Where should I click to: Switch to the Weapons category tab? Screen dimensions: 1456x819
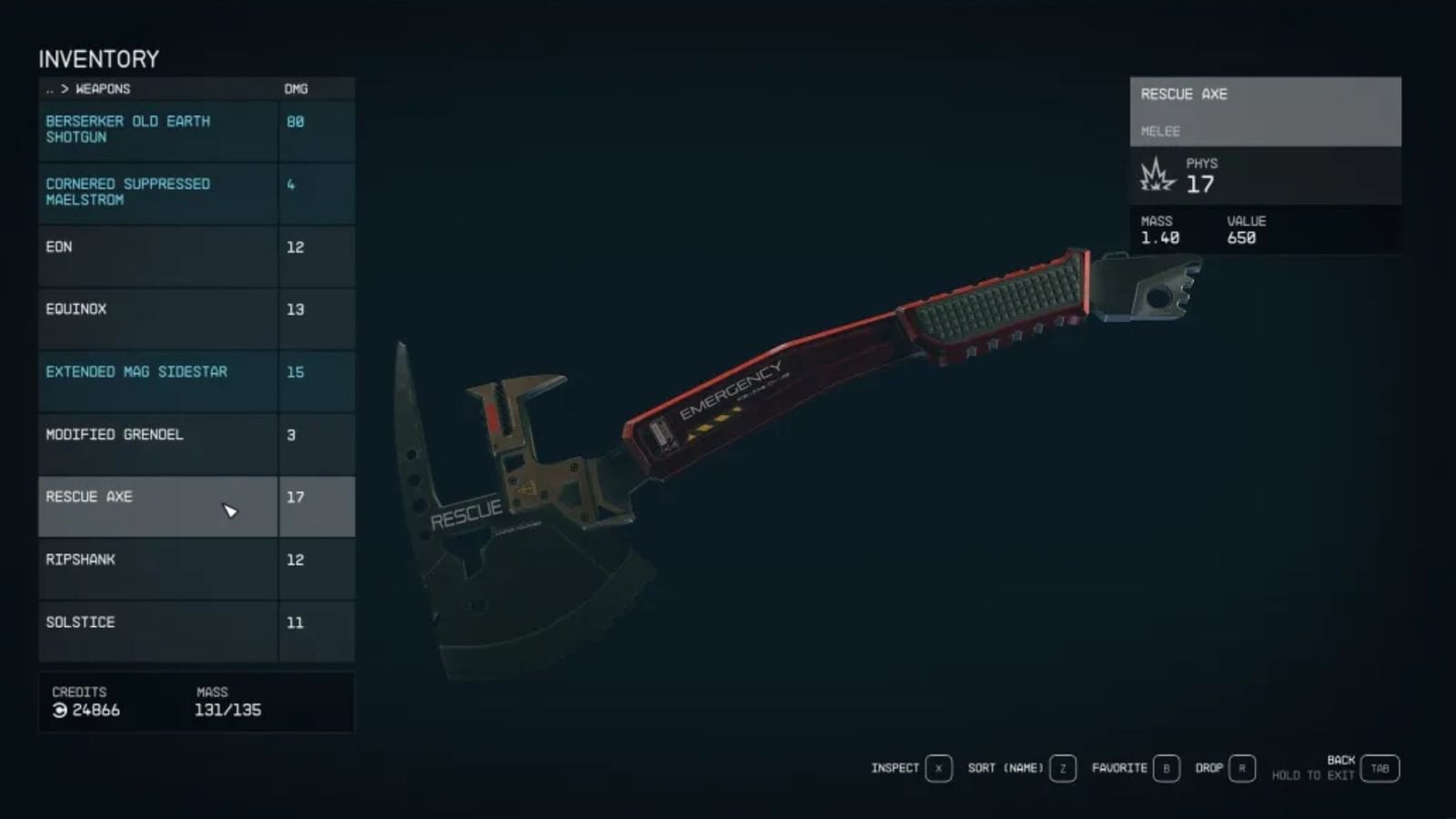pyautogui.click(x=104, y=88)
